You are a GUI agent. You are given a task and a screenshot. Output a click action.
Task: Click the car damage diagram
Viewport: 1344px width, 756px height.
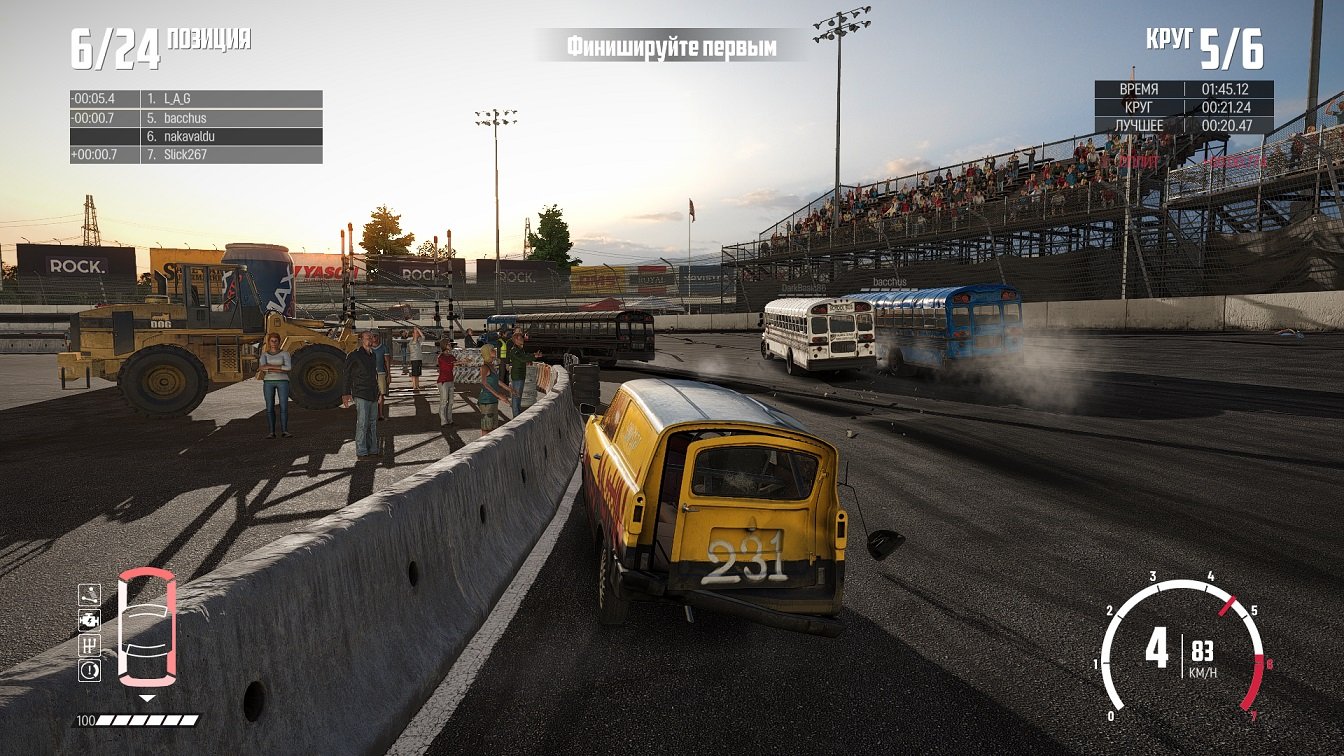147,627
